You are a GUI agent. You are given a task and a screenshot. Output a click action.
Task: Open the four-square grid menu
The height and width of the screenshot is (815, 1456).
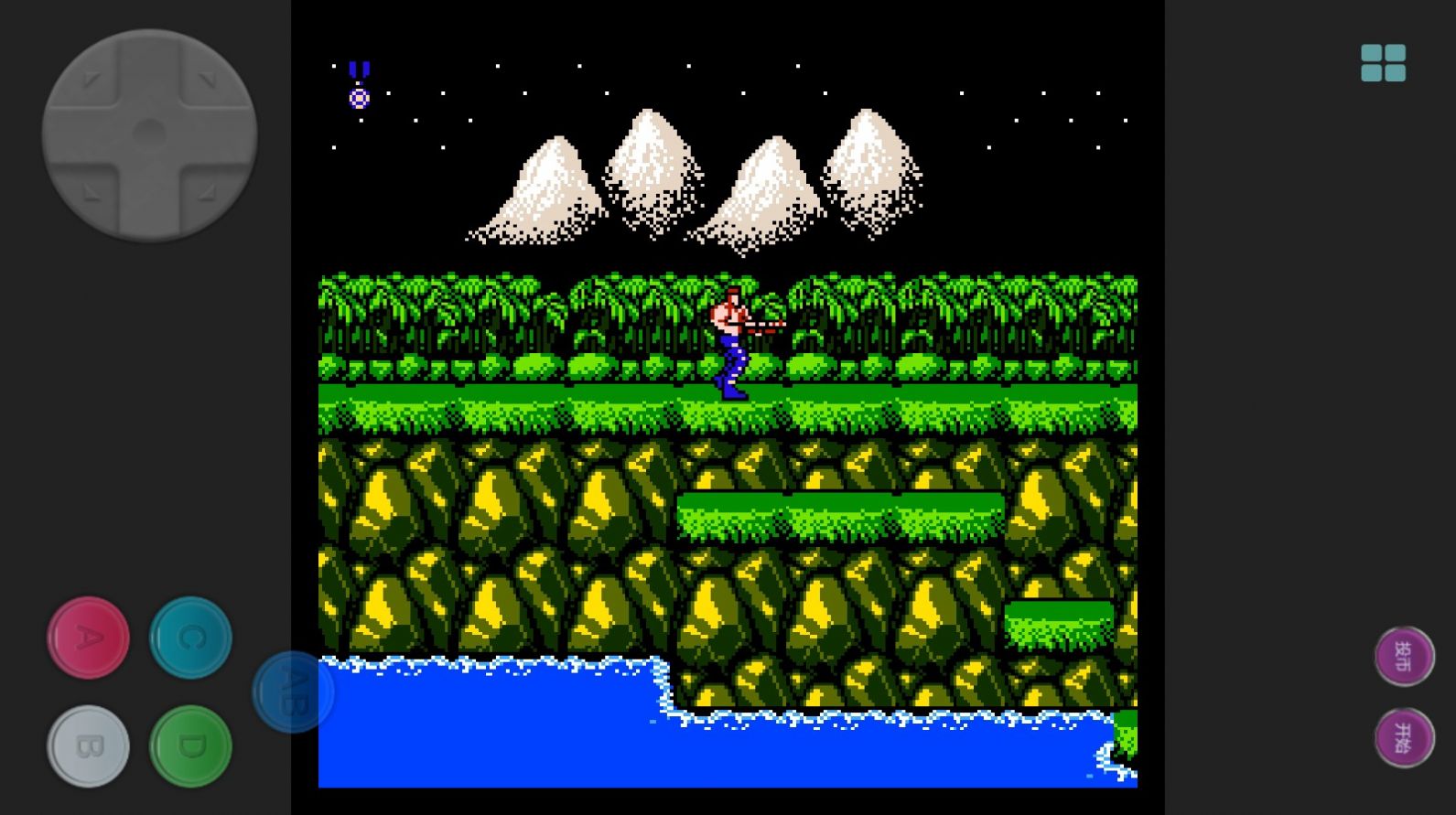pos(1383,63)
